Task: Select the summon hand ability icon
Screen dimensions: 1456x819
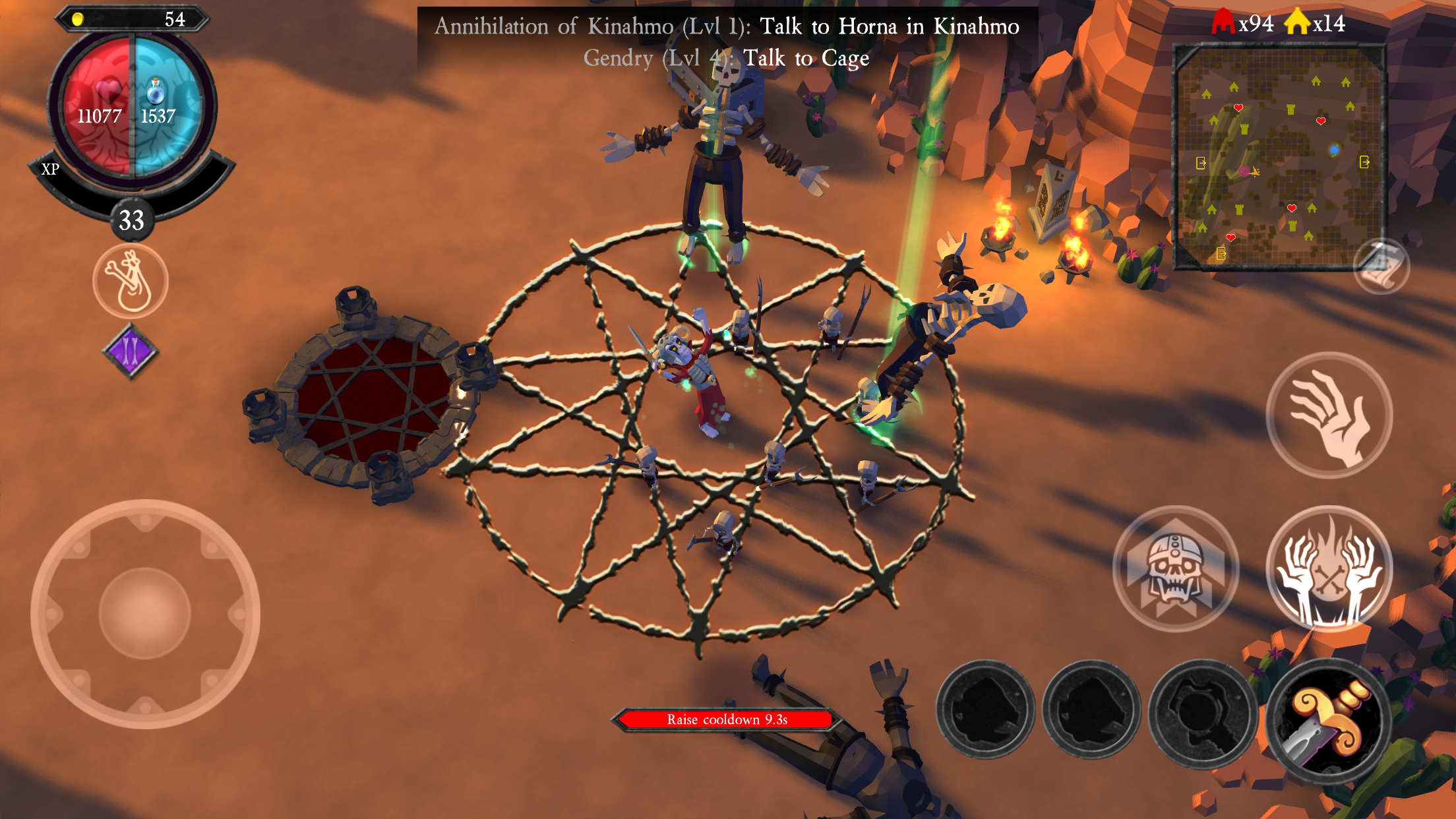Action: click(x=1332, y=413)
